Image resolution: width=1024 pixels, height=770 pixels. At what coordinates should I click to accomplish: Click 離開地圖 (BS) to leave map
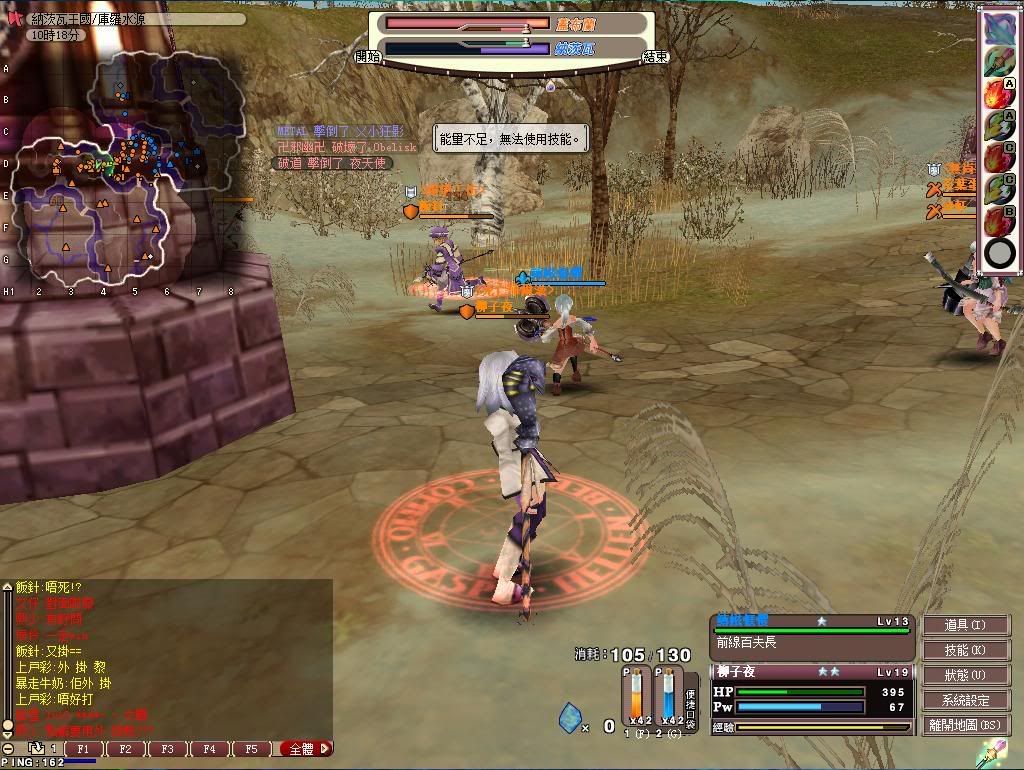[x=964, y=725]
